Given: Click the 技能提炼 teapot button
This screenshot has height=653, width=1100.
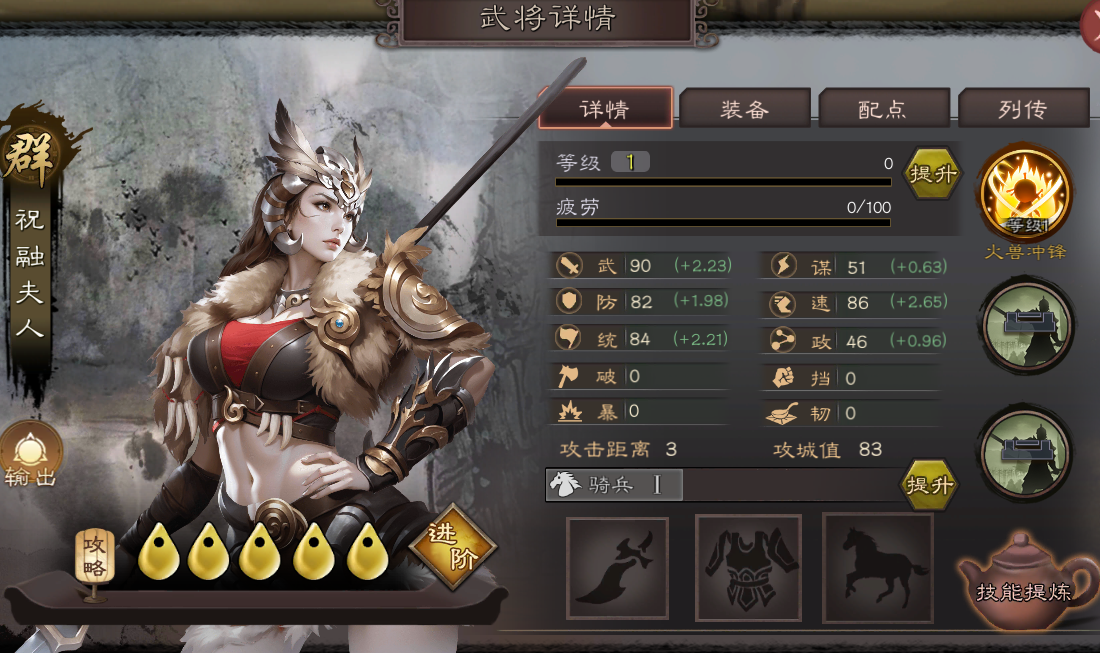Looking at the screenshot, I should tap(1022, 580).
